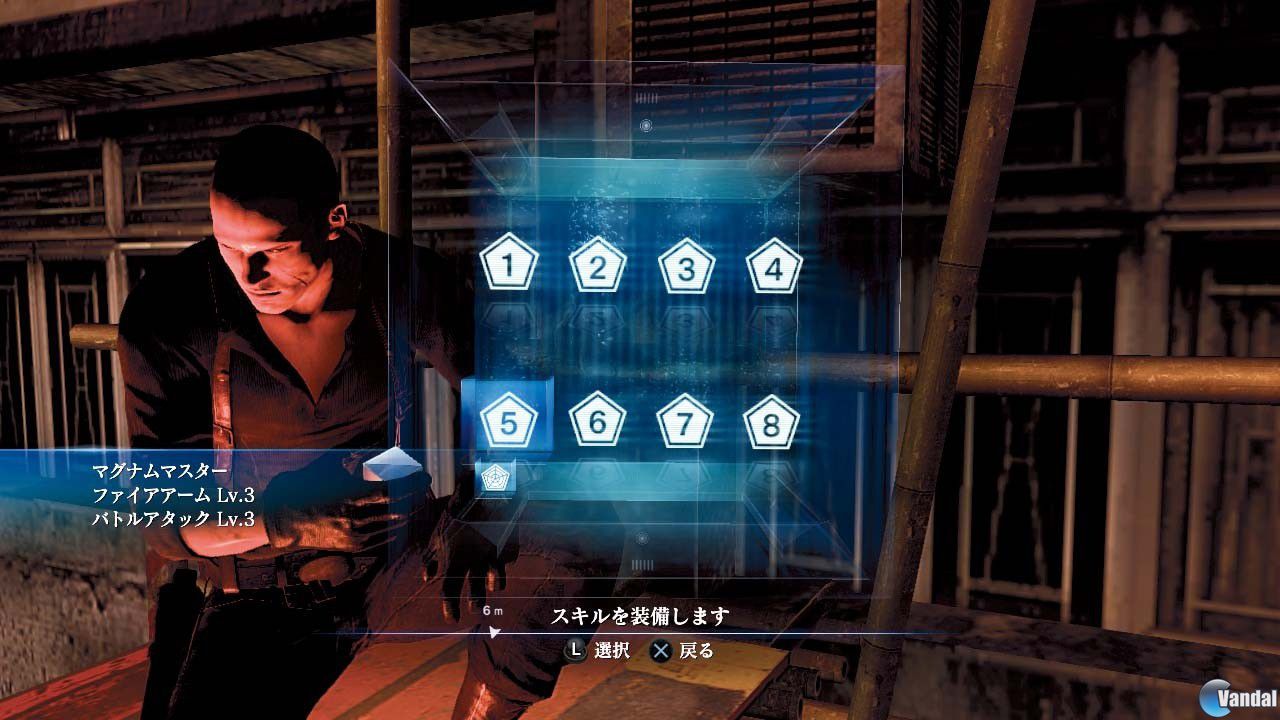
Task: Choose skill set number 2
Action: pos(597,267)
